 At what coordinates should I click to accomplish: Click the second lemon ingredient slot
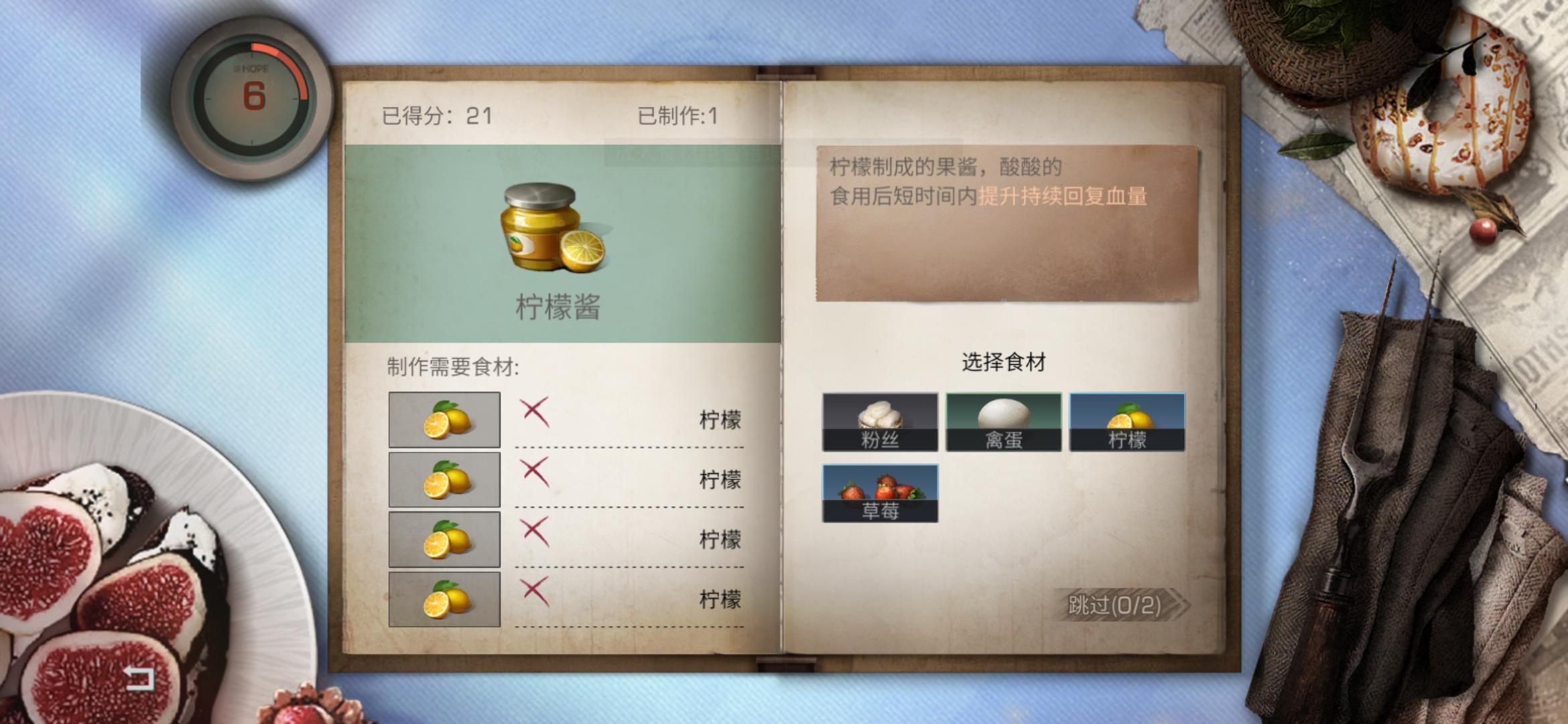click(x=444, y=479)
